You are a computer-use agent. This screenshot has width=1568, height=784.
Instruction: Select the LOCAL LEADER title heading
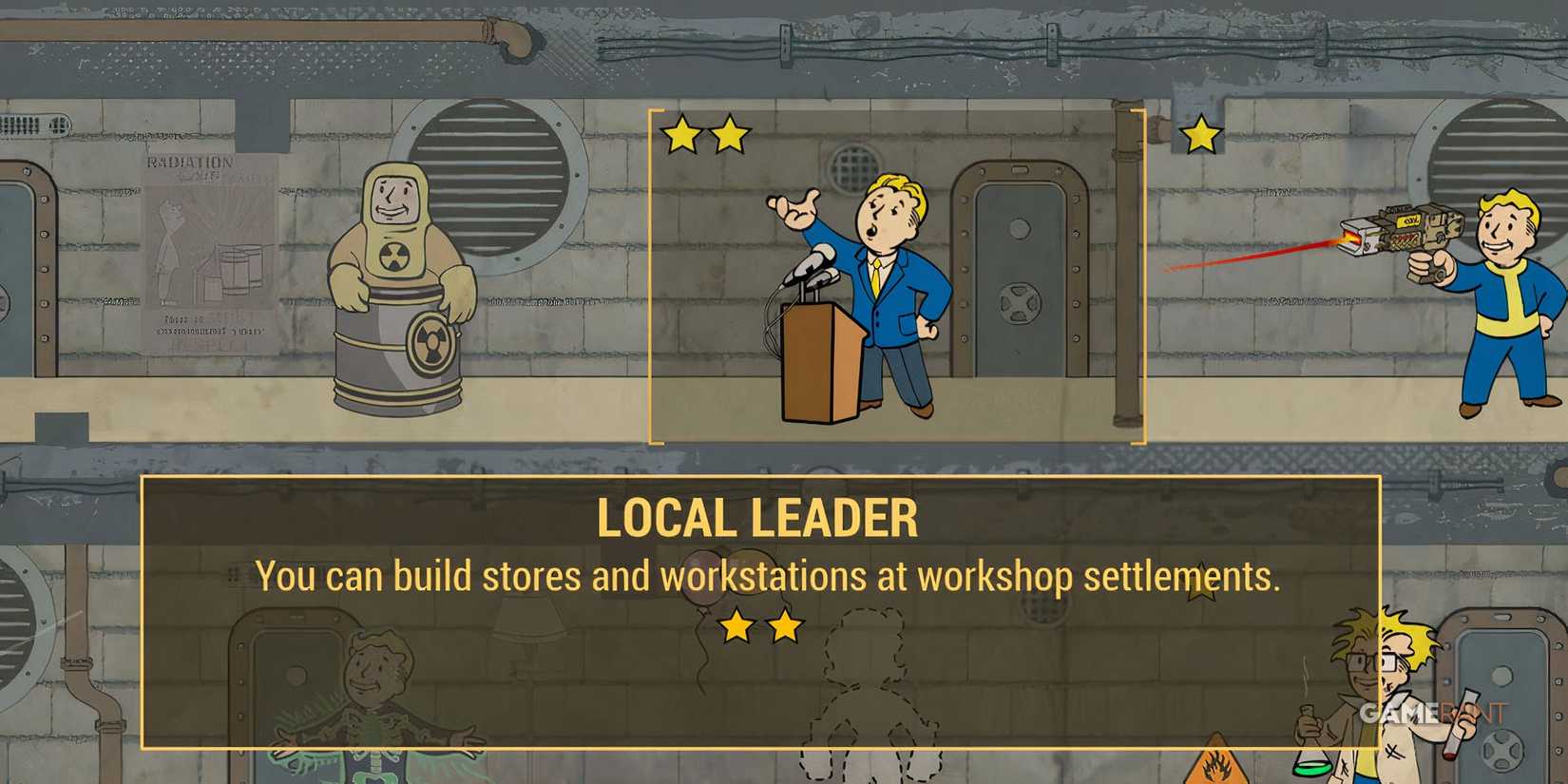[x=759, y=516]
